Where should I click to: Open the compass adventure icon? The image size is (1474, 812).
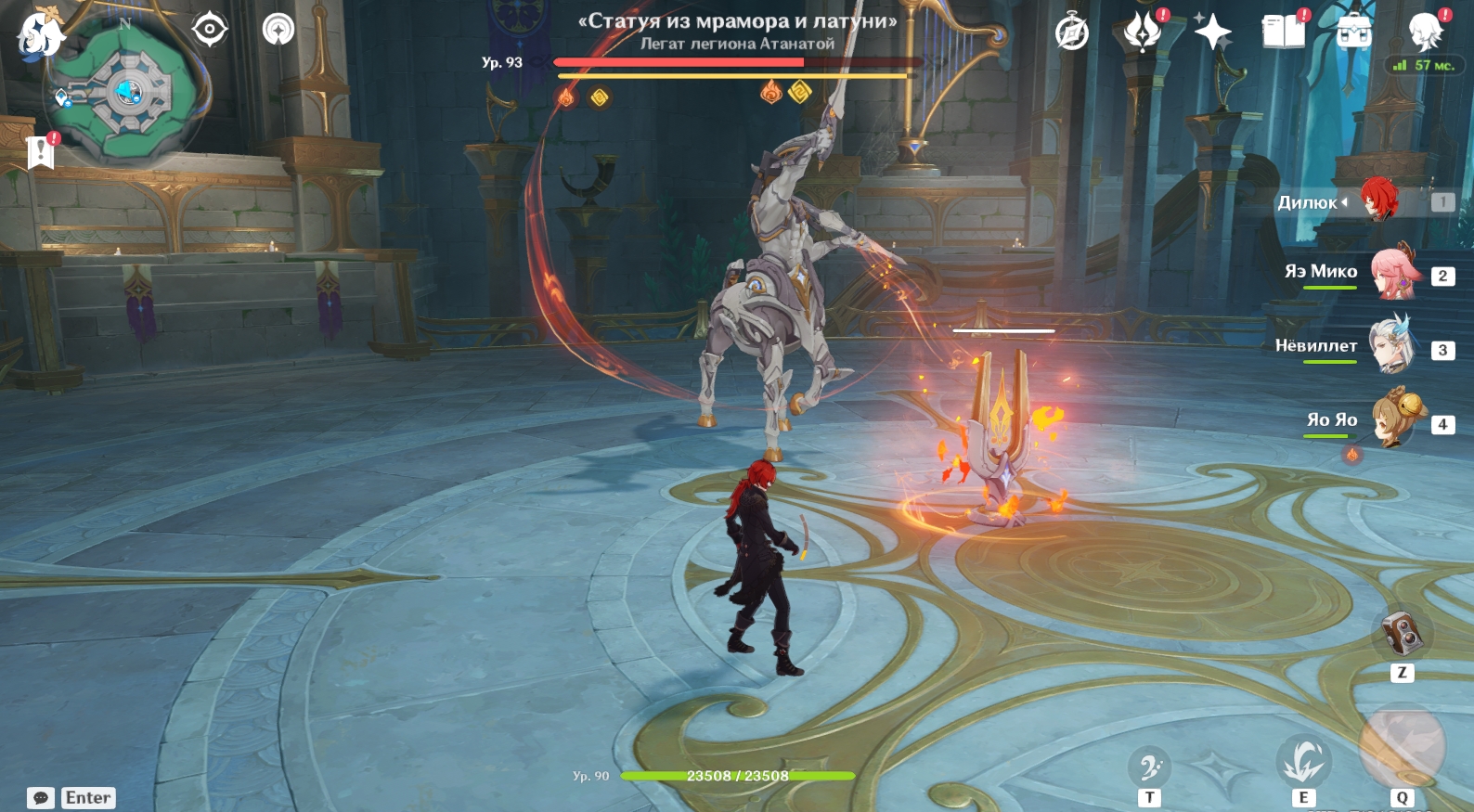pos(1072,33)
